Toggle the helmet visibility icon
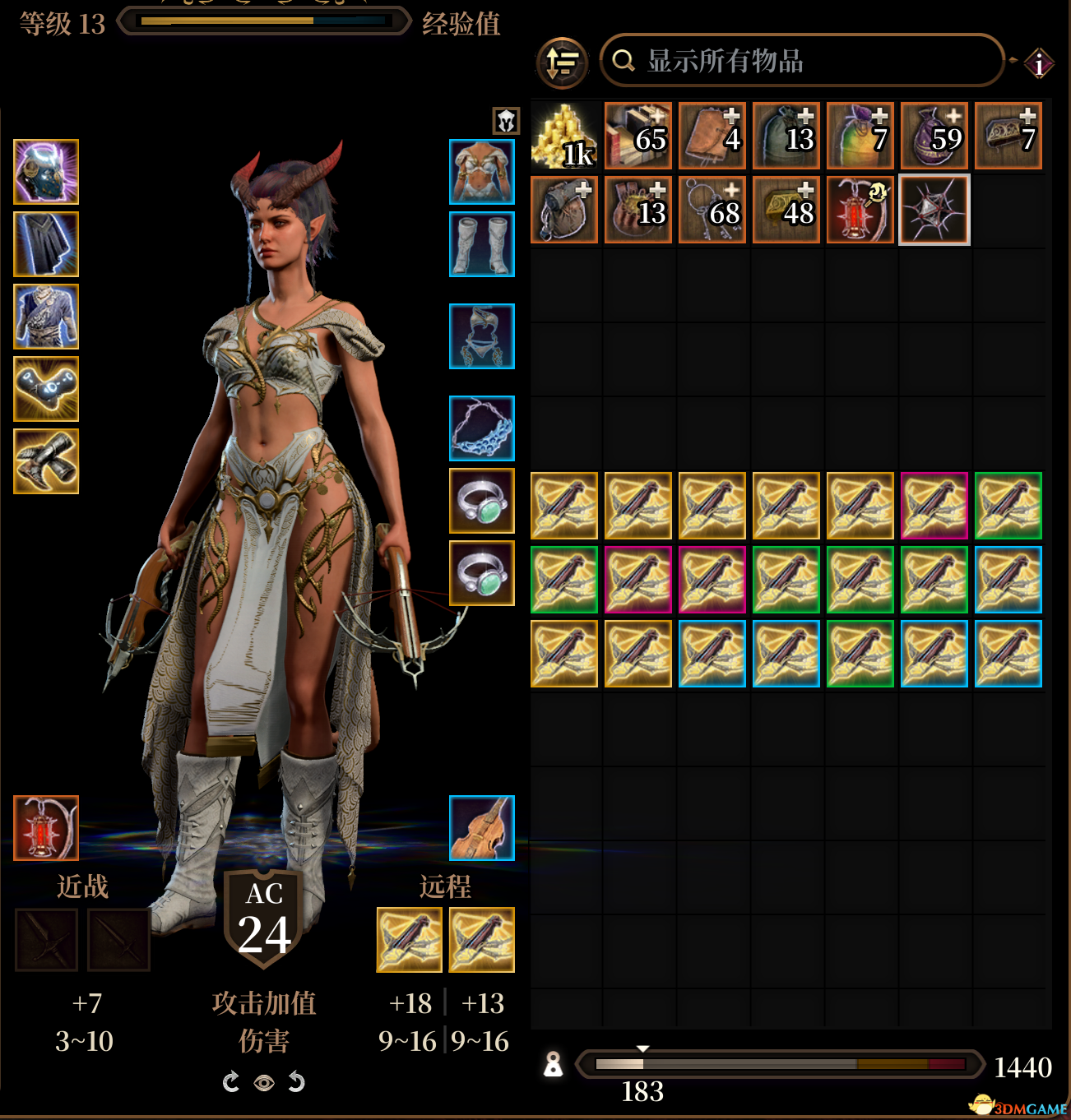Screen dimensions: 1071x1120 pos(506,121)
